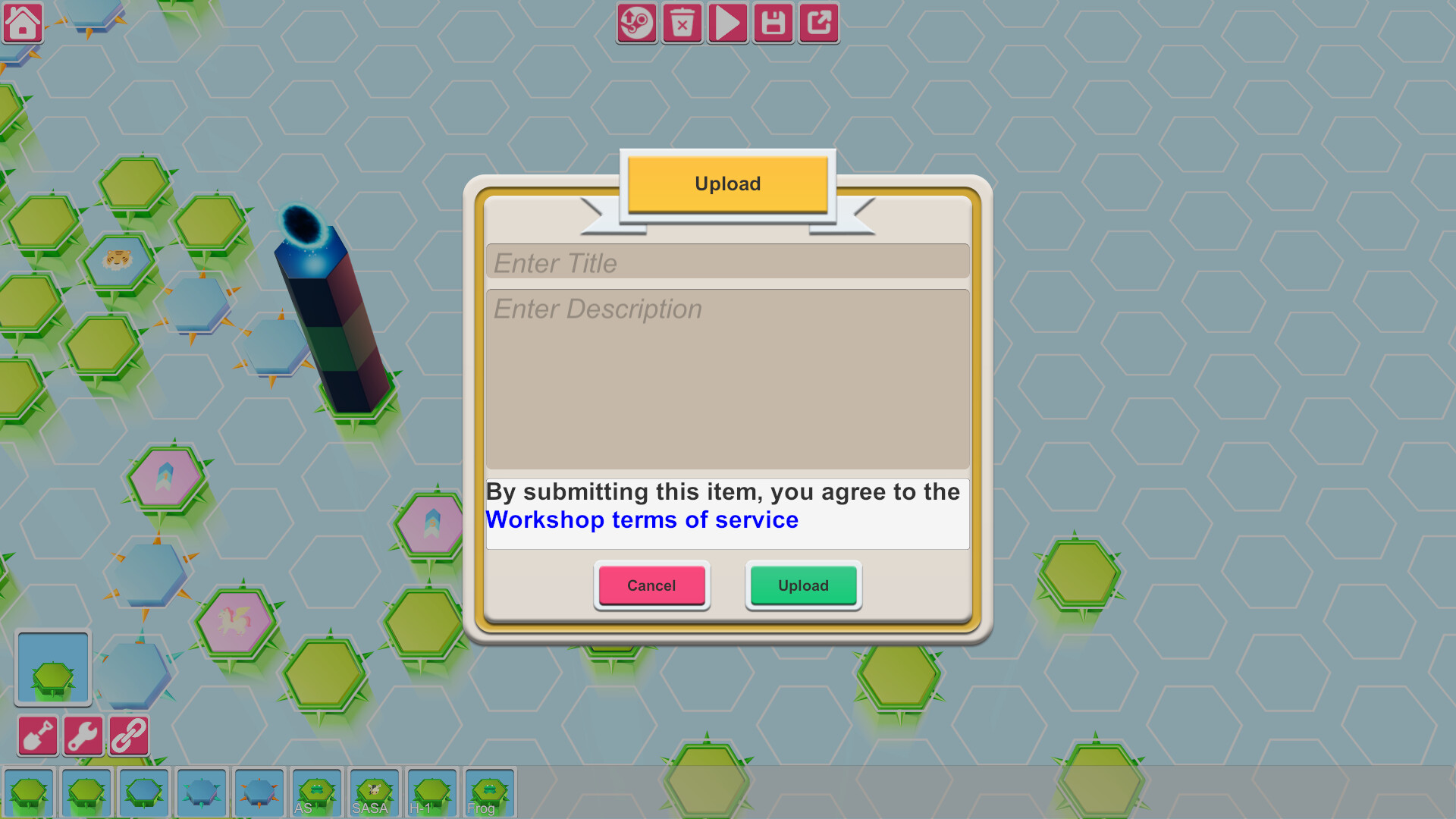Select the shovel tool icon

[37, 735]
